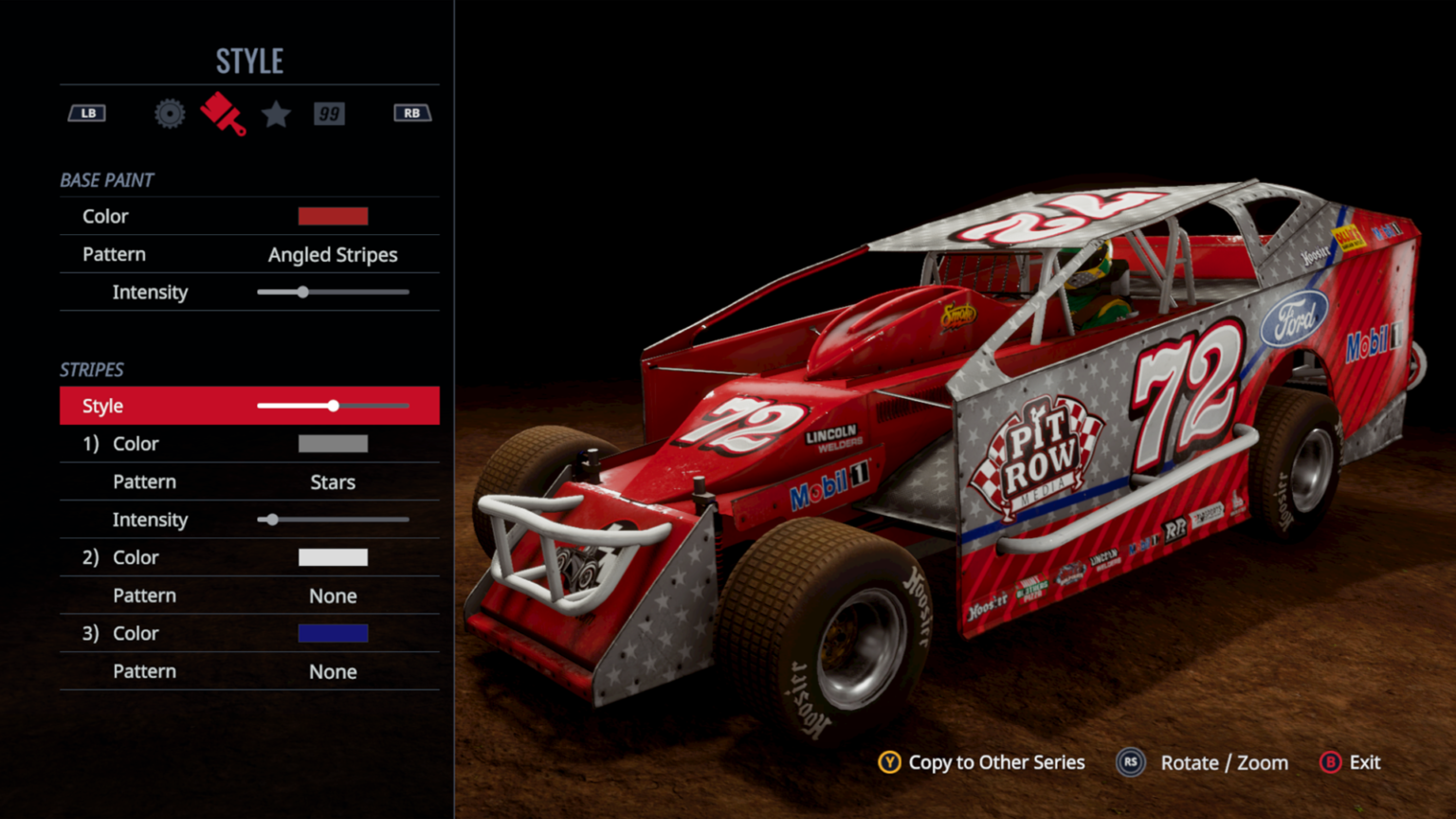Open the Angled Stripes pattern selector
The height and width of the screenshot is (819, 1456).
point(333,254)
